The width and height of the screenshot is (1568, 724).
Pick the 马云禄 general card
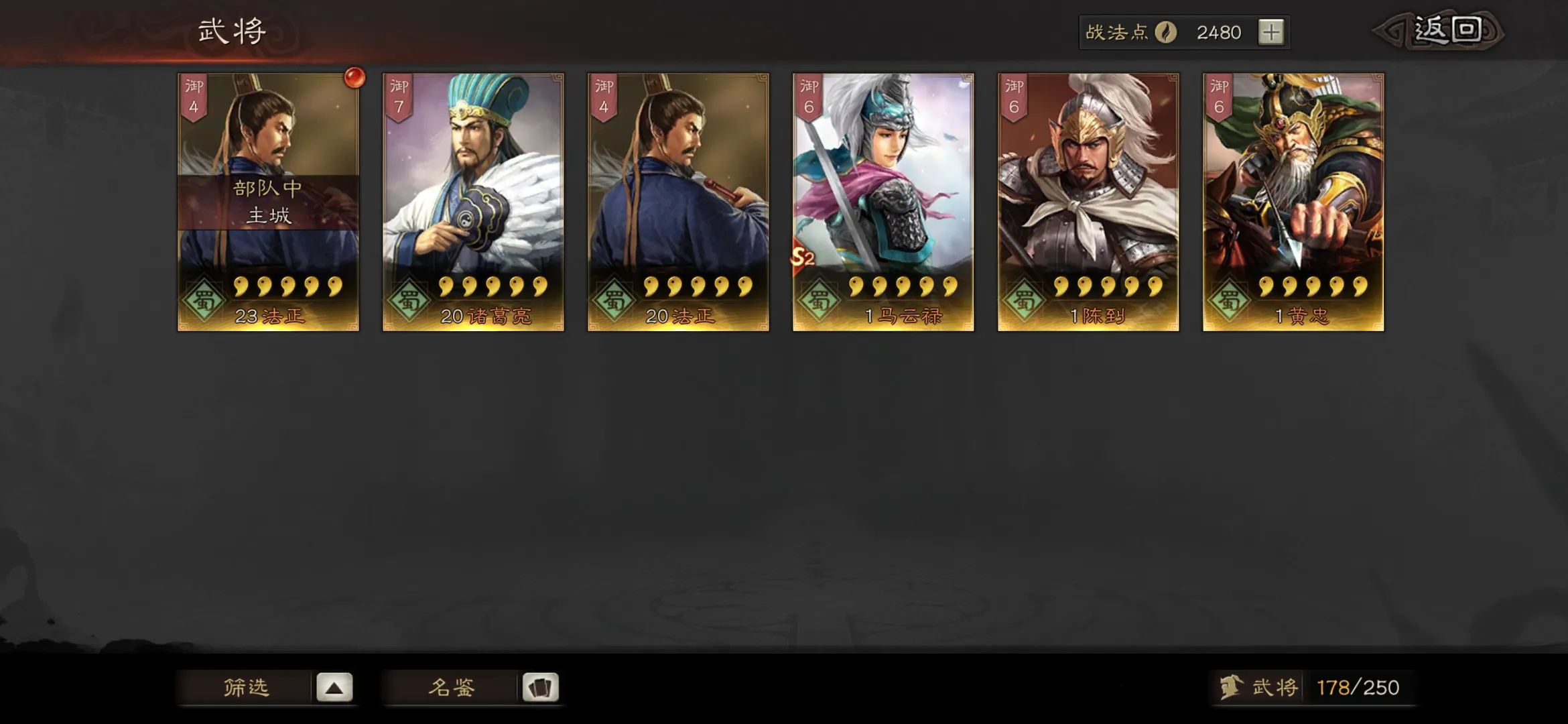(883, 201)
